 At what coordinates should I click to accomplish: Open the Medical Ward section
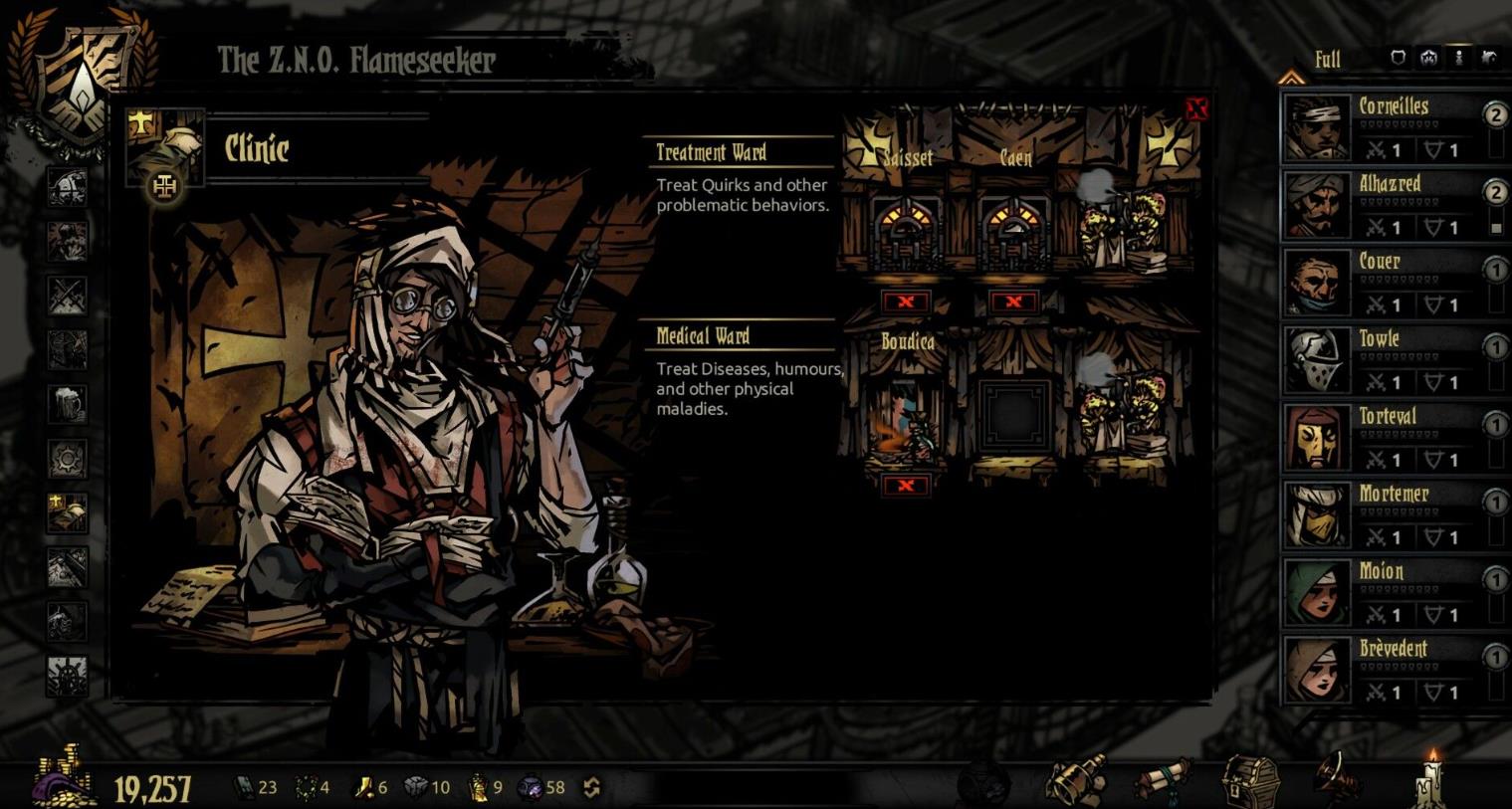click(x=703, y=335)
